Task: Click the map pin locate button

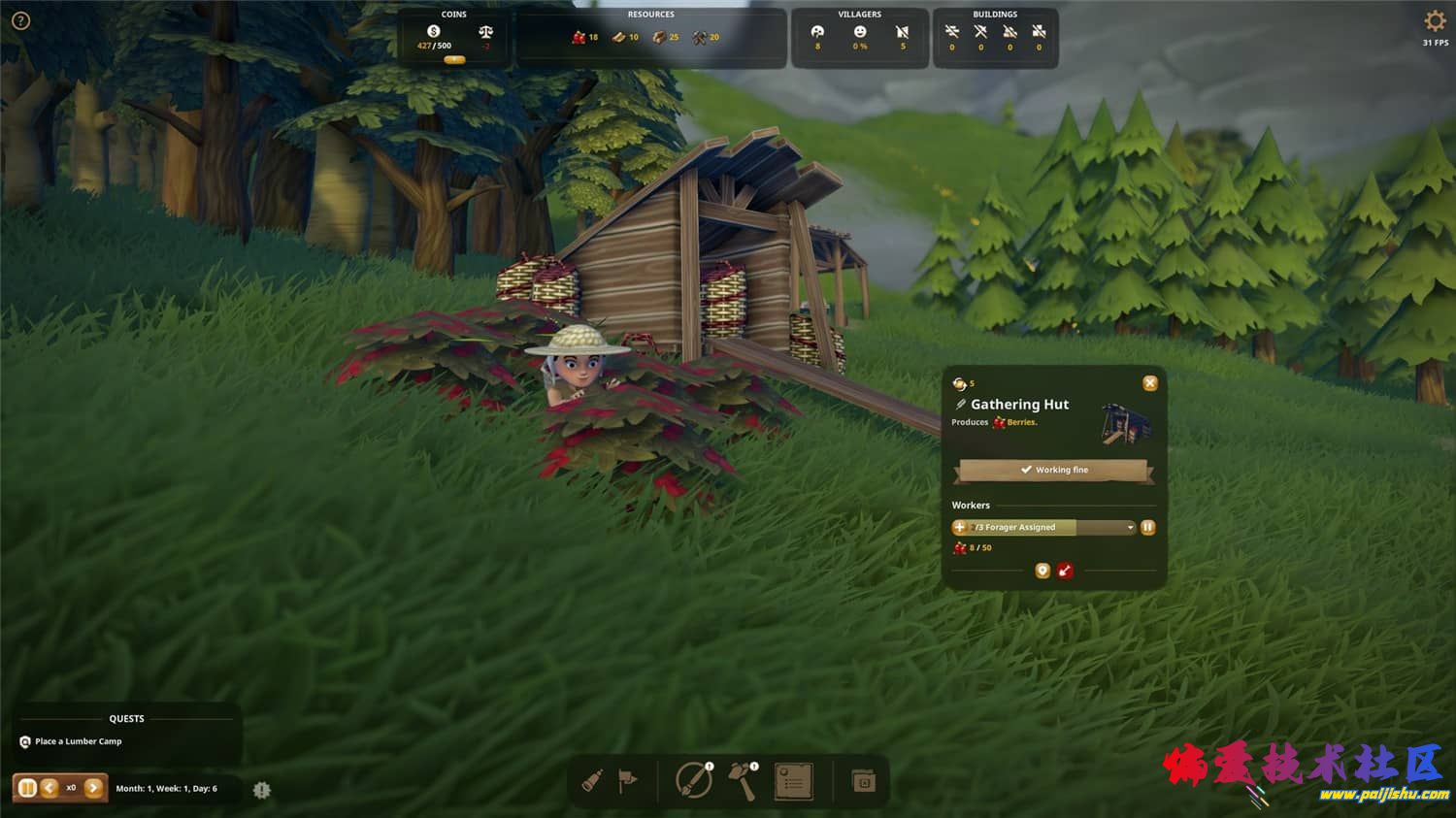Action: pos(1042,571)
